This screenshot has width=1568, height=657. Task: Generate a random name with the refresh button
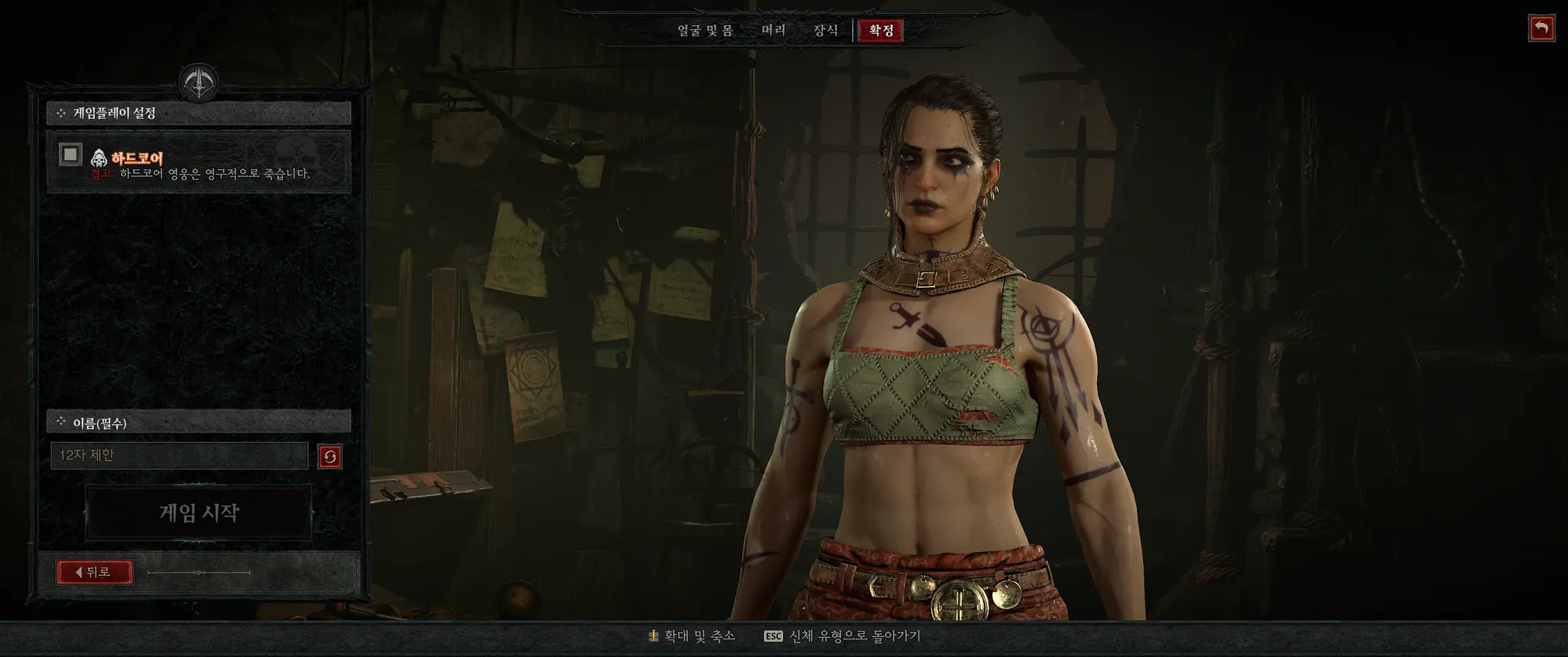330,457
